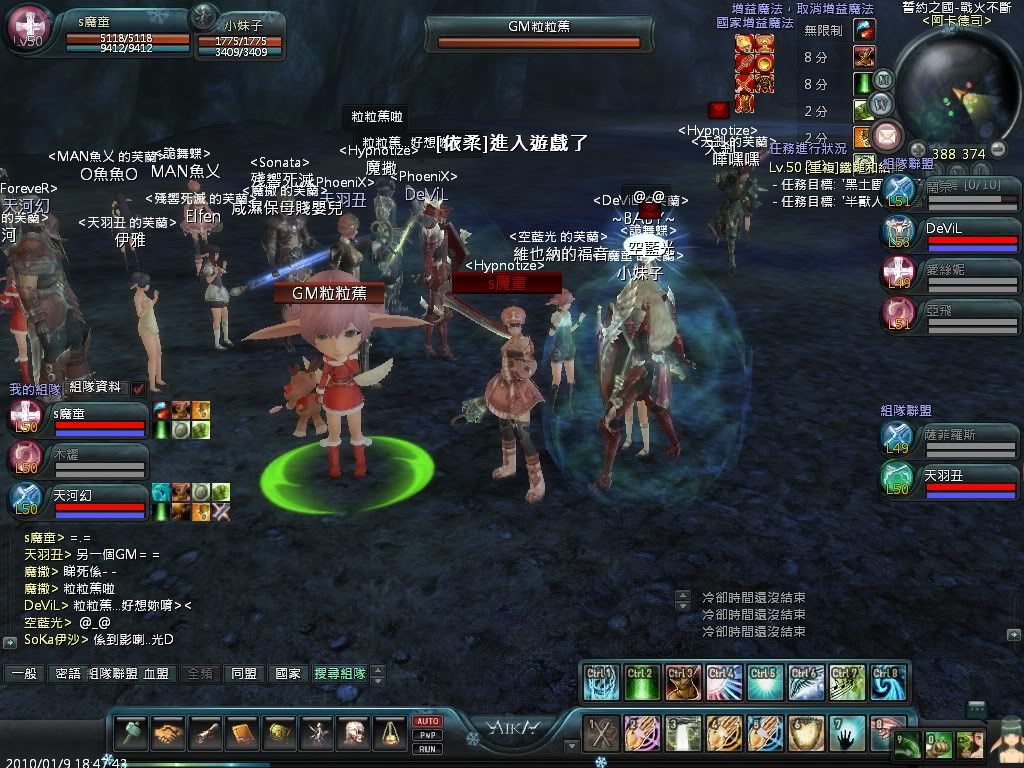Toggle the AUTO mode button

tap(427, 721)
